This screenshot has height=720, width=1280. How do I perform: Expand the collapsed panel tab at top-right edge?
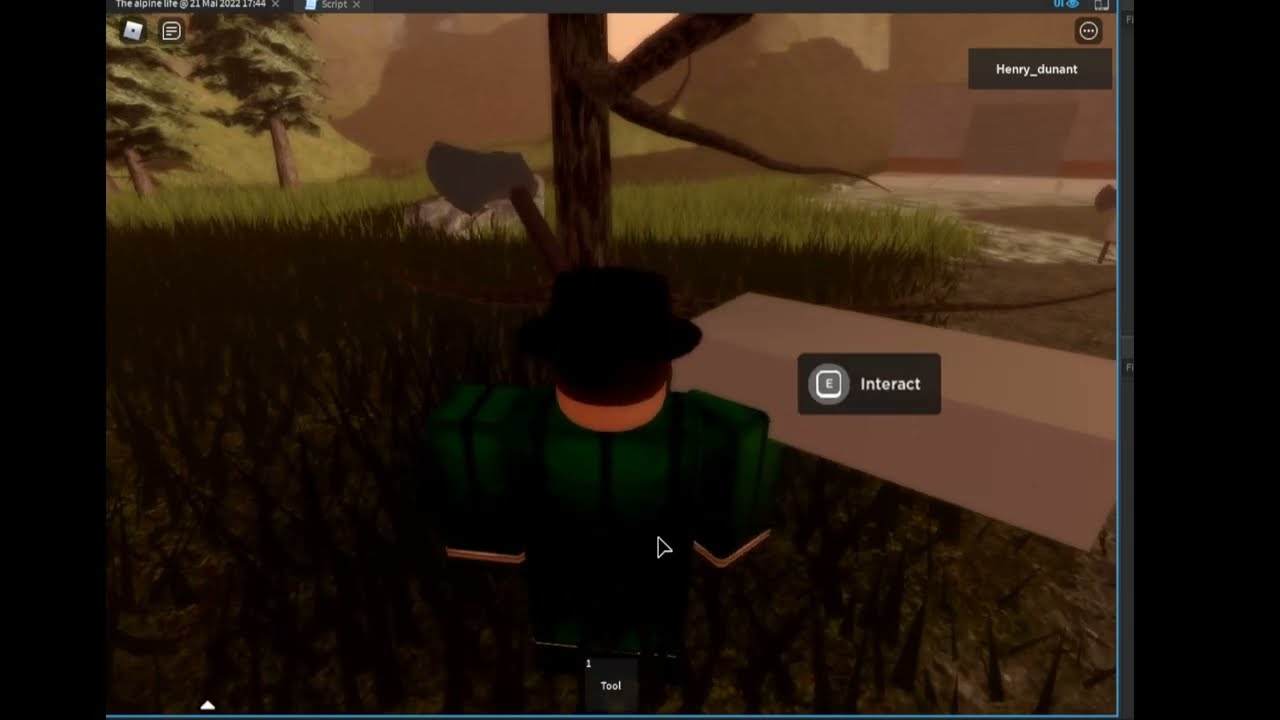tap(1128, 17)
